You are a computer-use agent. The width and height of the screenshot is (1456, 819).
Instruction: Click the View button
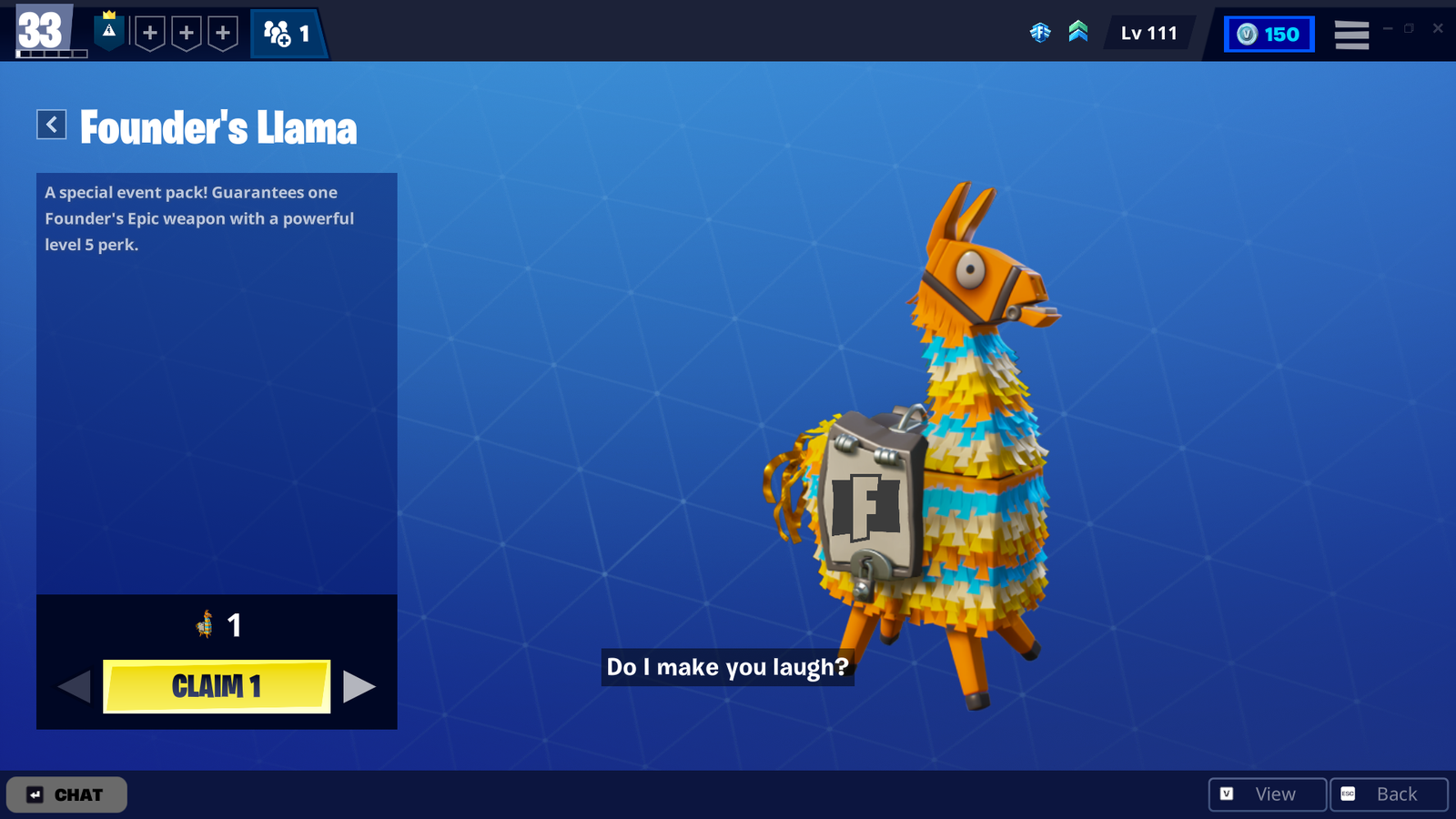[1267, 794]
